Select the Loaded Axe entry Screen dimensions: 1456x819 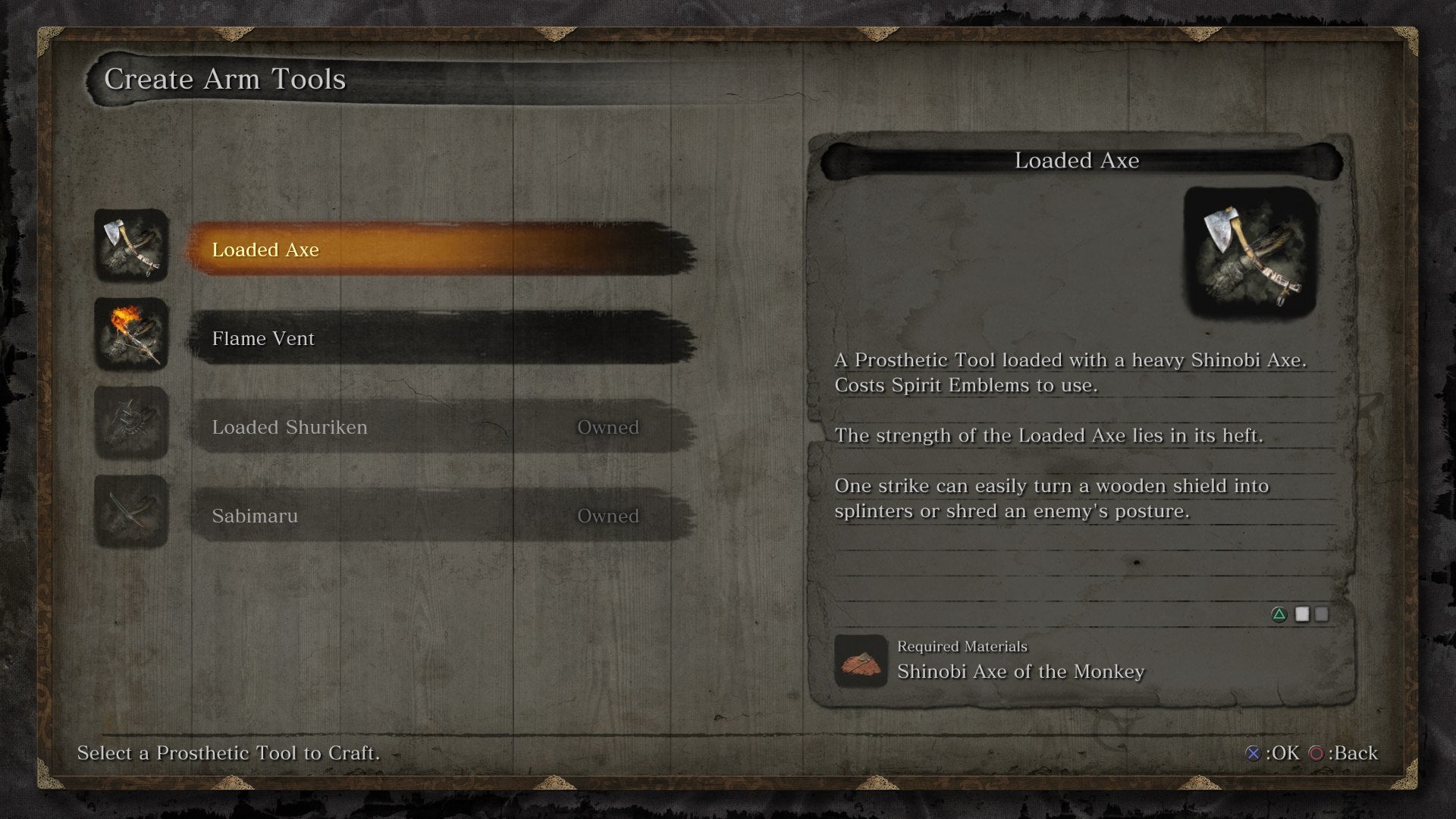[x=440, y=249]
